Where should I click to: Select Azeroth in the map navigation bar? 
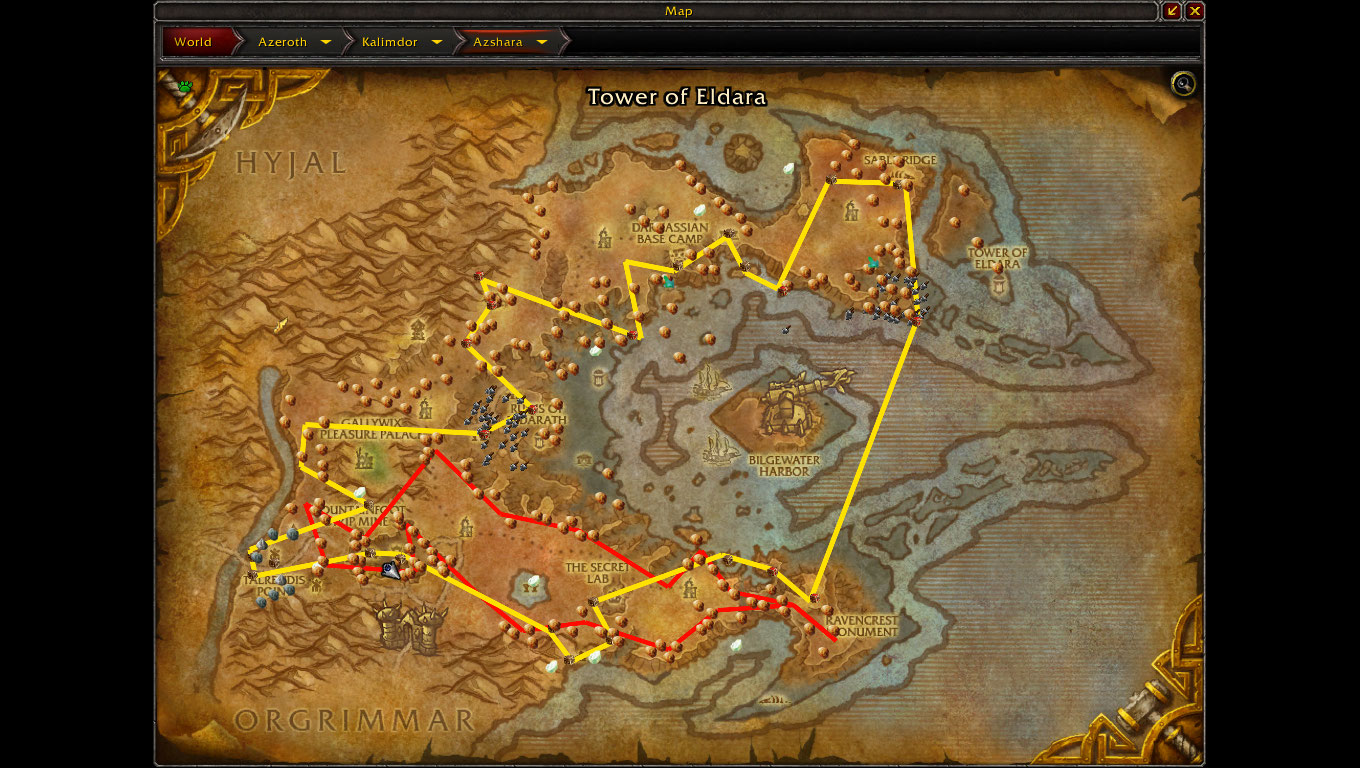coord(282,42)
